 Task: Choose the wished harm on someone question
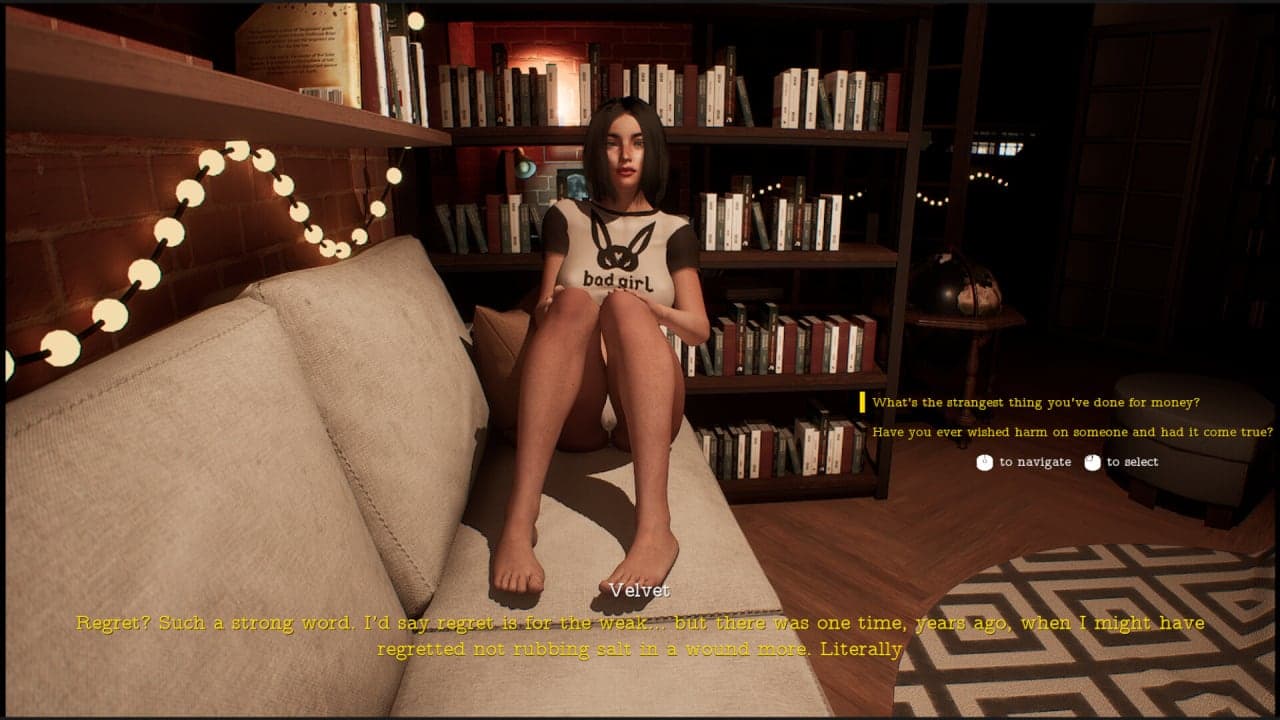pos(1072,432)
